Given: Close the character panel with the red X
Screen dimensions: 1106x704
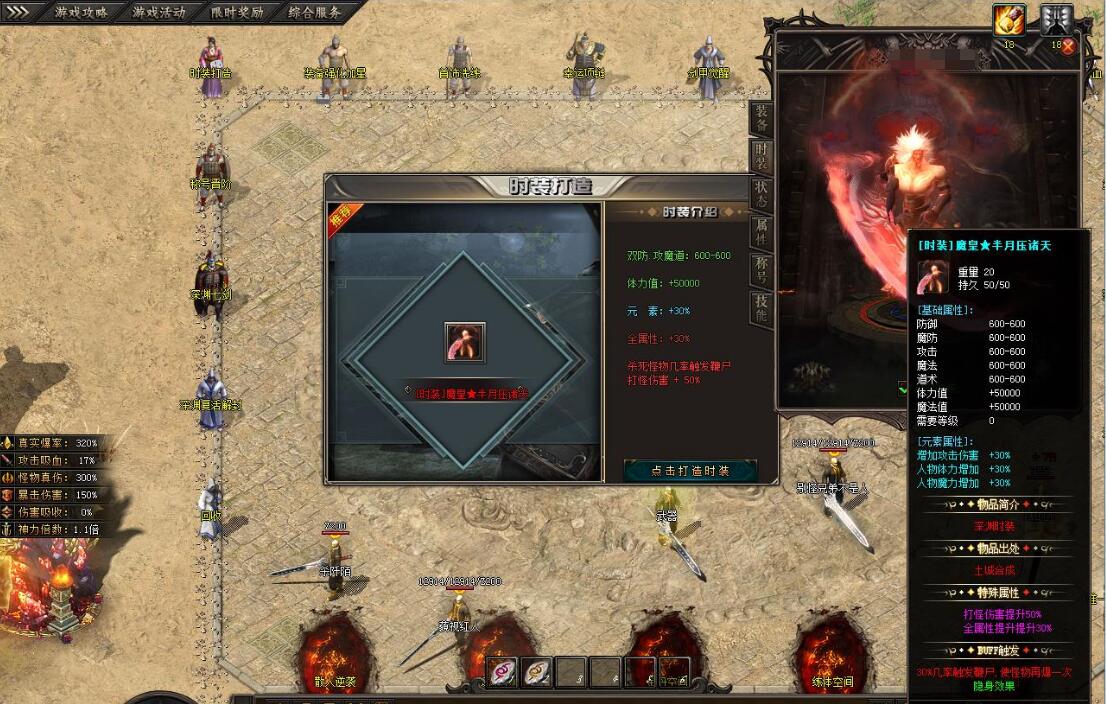Looking at the screenshot, I should (1068, 46).
